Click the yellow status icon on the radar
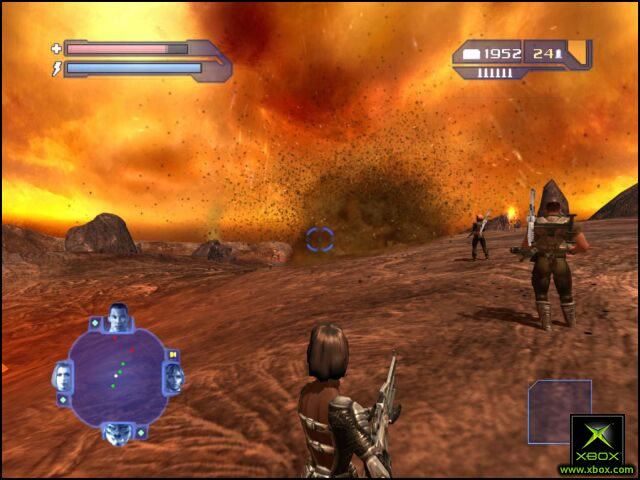 point(172,354)
